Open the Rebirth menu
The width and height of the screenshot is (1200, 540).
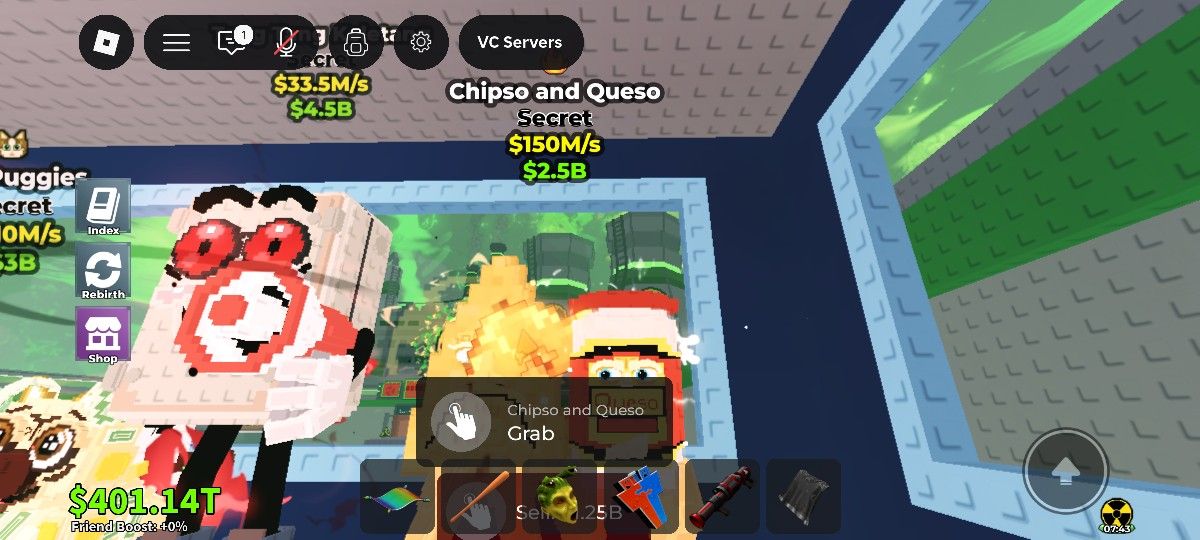[x=103, y=271]
